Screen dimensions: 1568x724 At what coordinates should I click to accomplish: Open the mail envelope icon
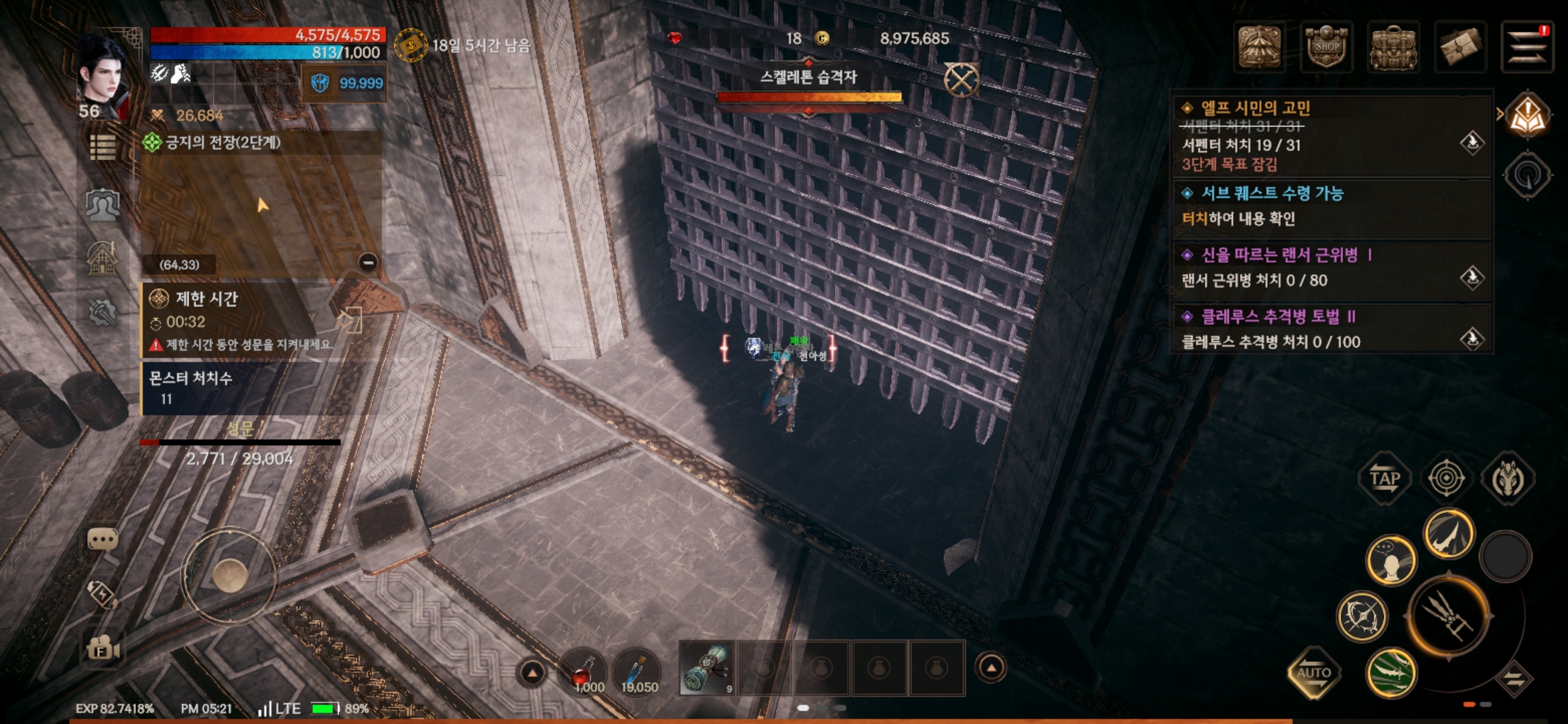point(1460,47)
